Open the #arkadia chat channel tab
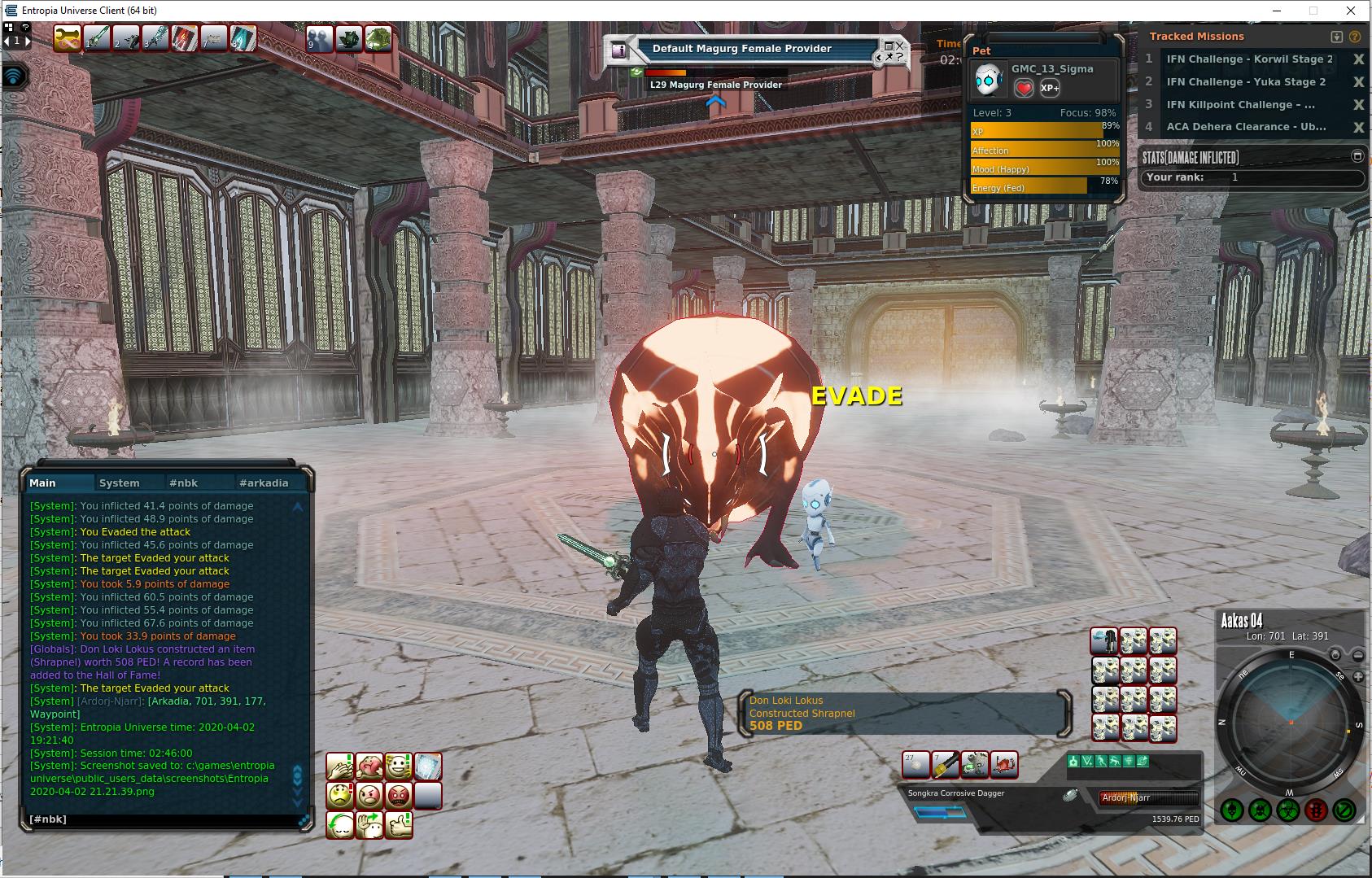This screenshot has width=1372, height=878. (264, 483)
